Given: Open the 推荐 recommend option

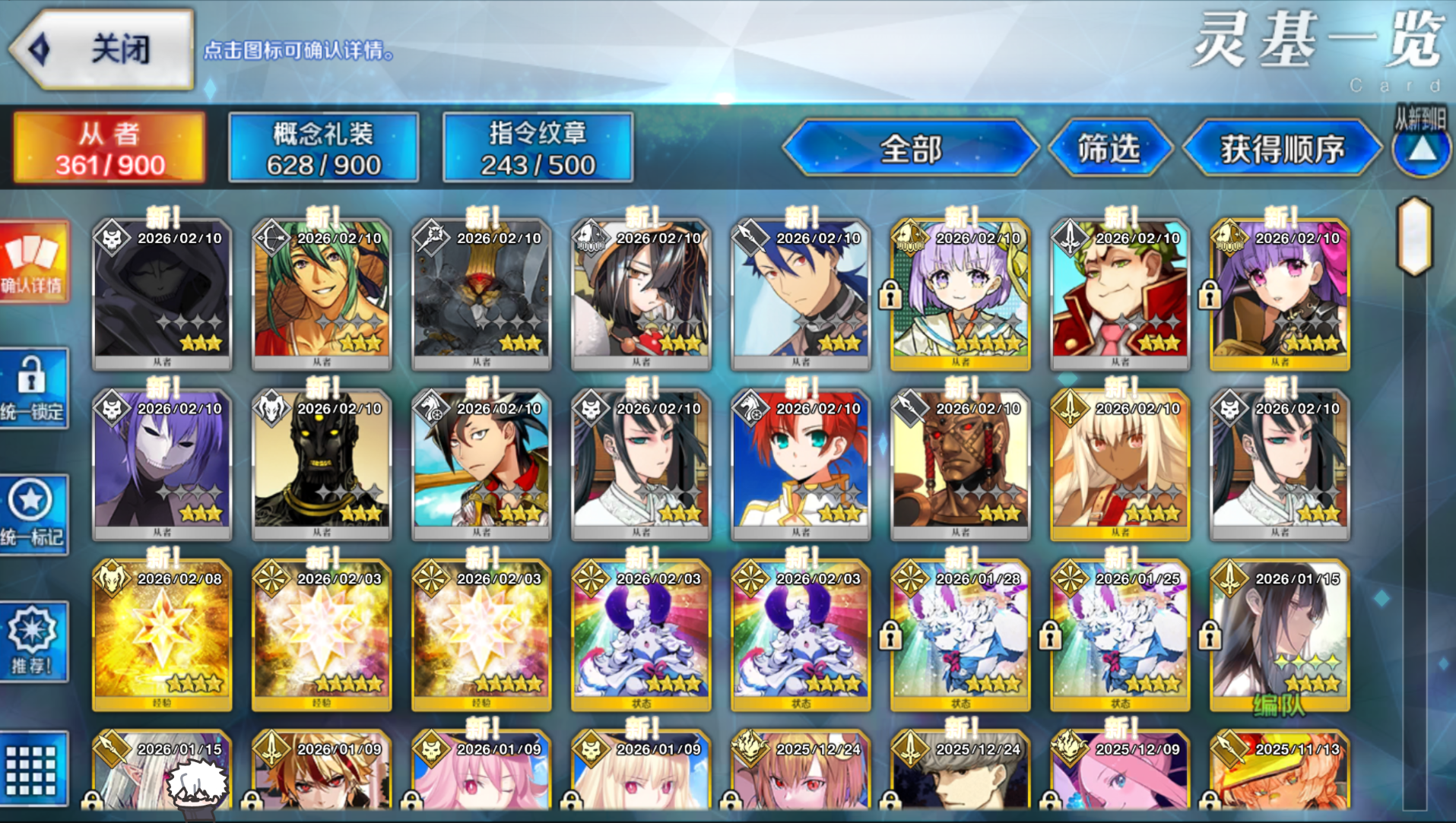Looking at the screenshot, I should (x=33, y=641).
